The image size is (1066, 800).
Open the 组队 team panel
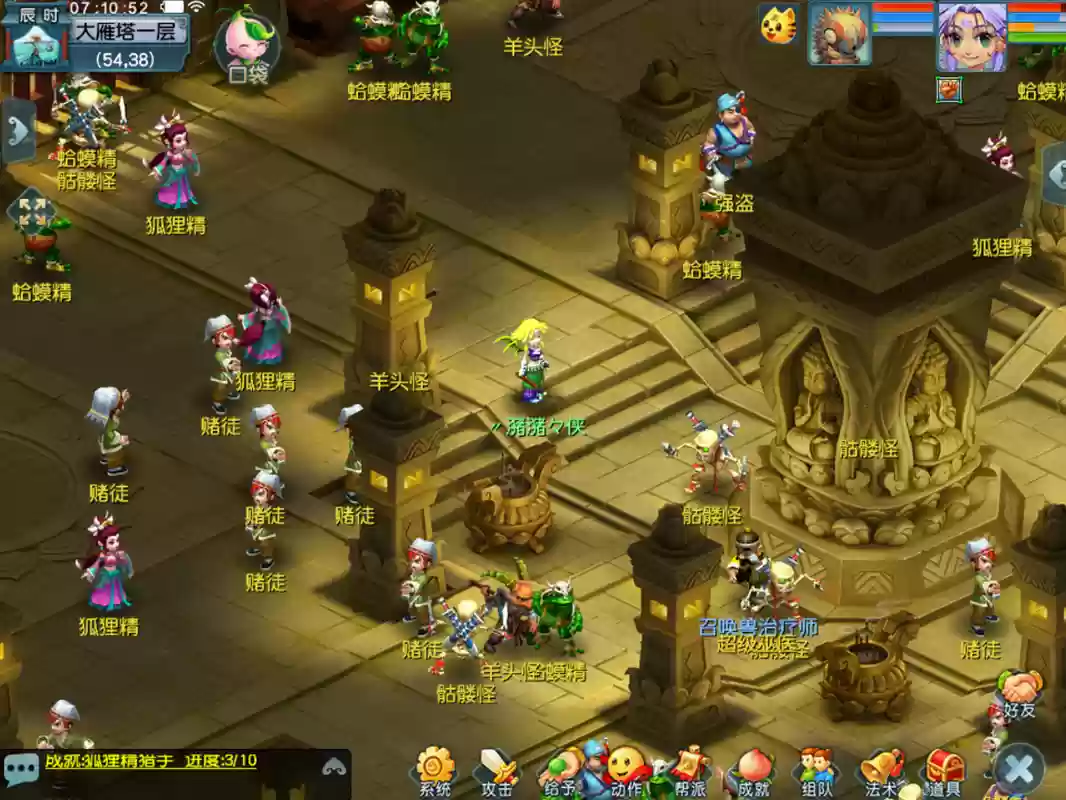816,771
